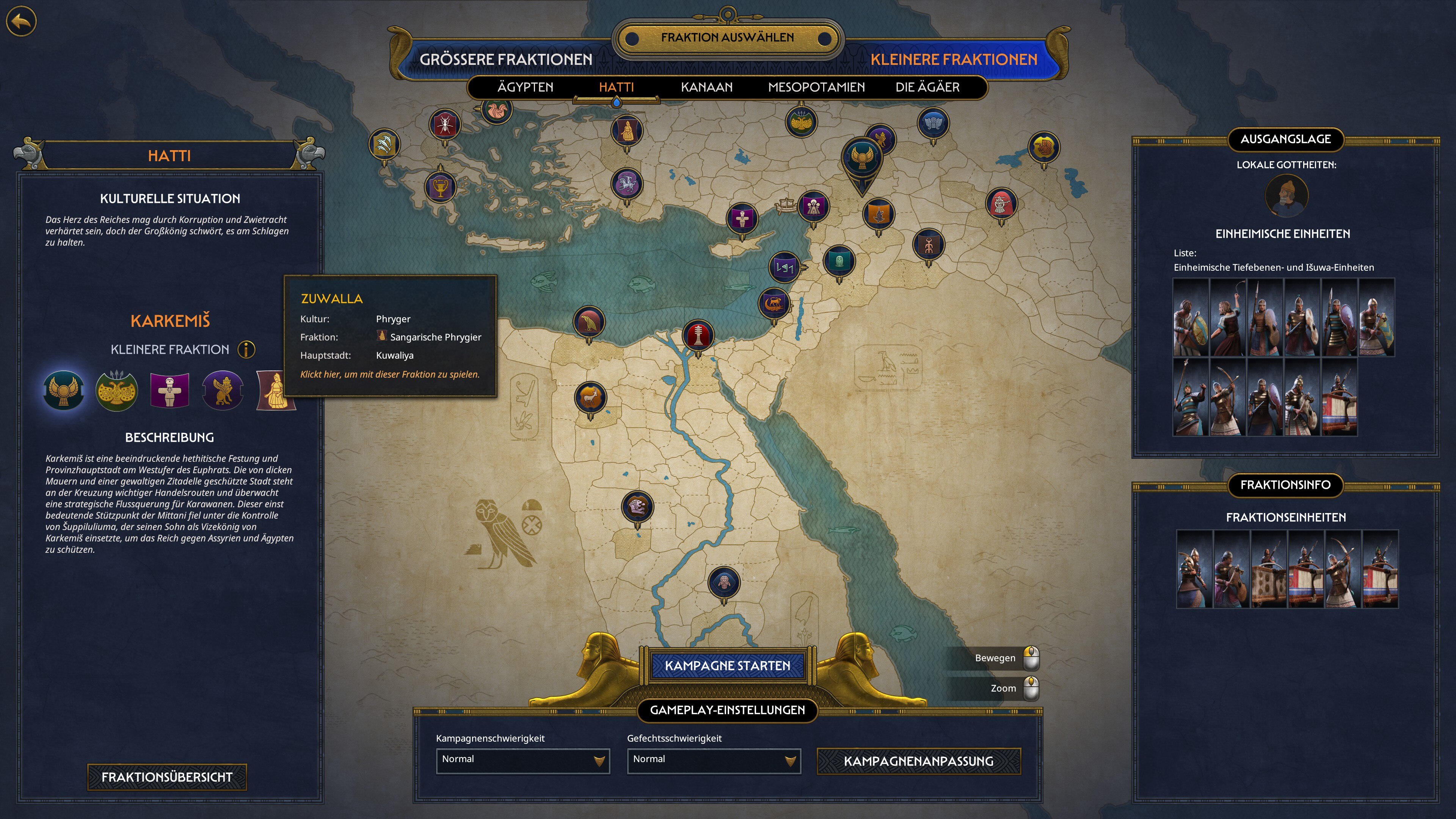Go back with the arrow button
This screenshot has height=819, width=1456.
22,22
